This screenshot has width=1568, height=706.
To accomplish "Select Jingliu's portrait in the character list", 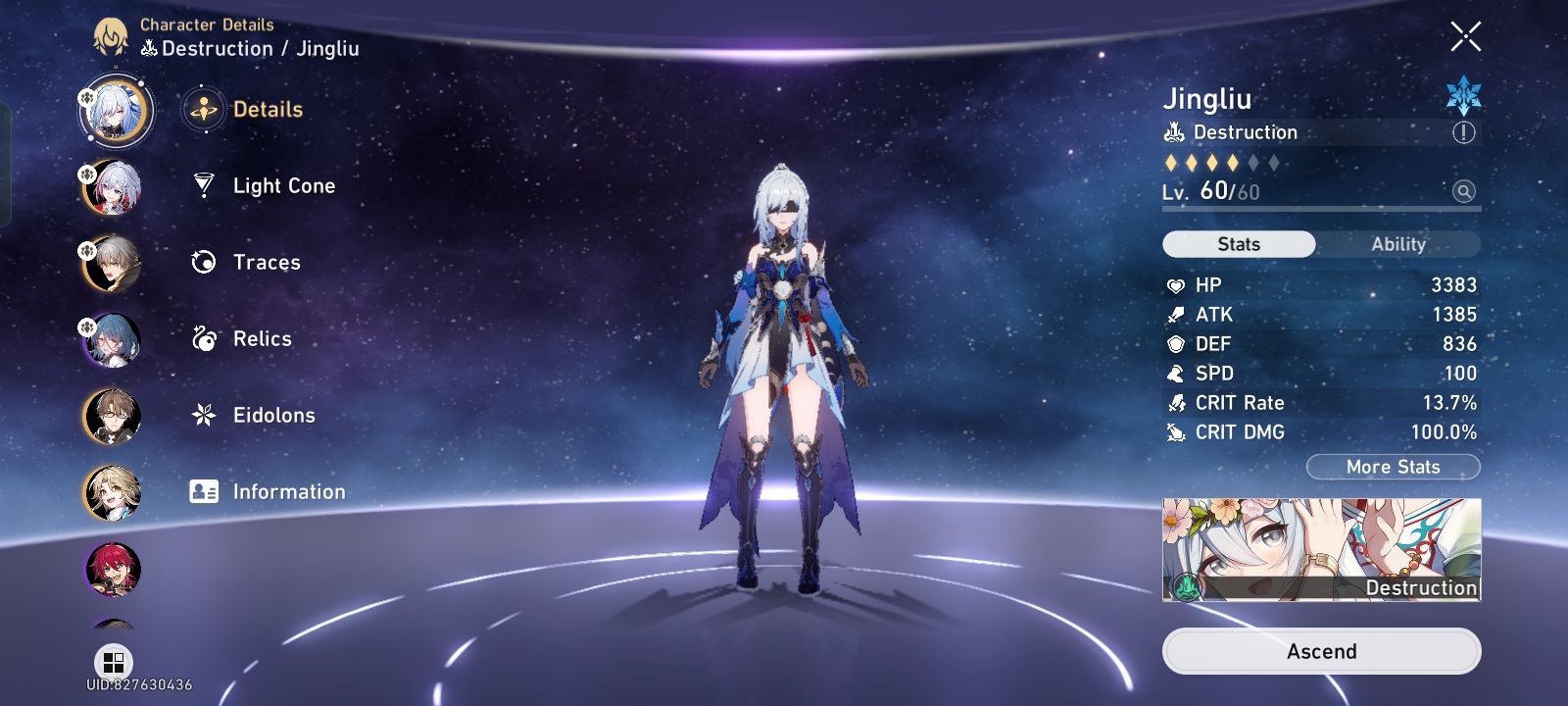I will 117,111.
